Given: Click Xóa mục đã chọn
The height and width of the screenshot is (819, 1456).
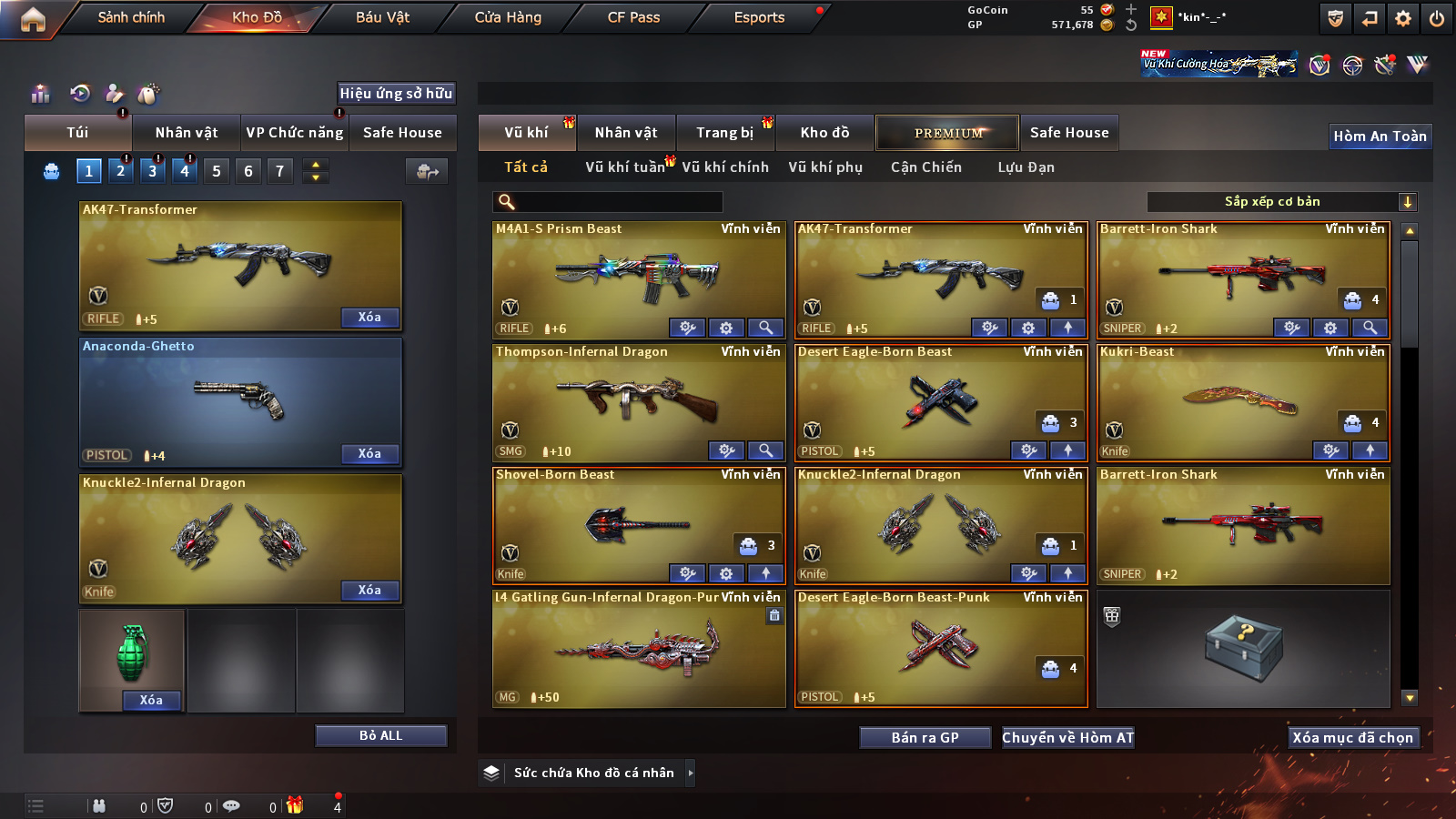Looking at the screenshot, I should [x=1352, y=738].
